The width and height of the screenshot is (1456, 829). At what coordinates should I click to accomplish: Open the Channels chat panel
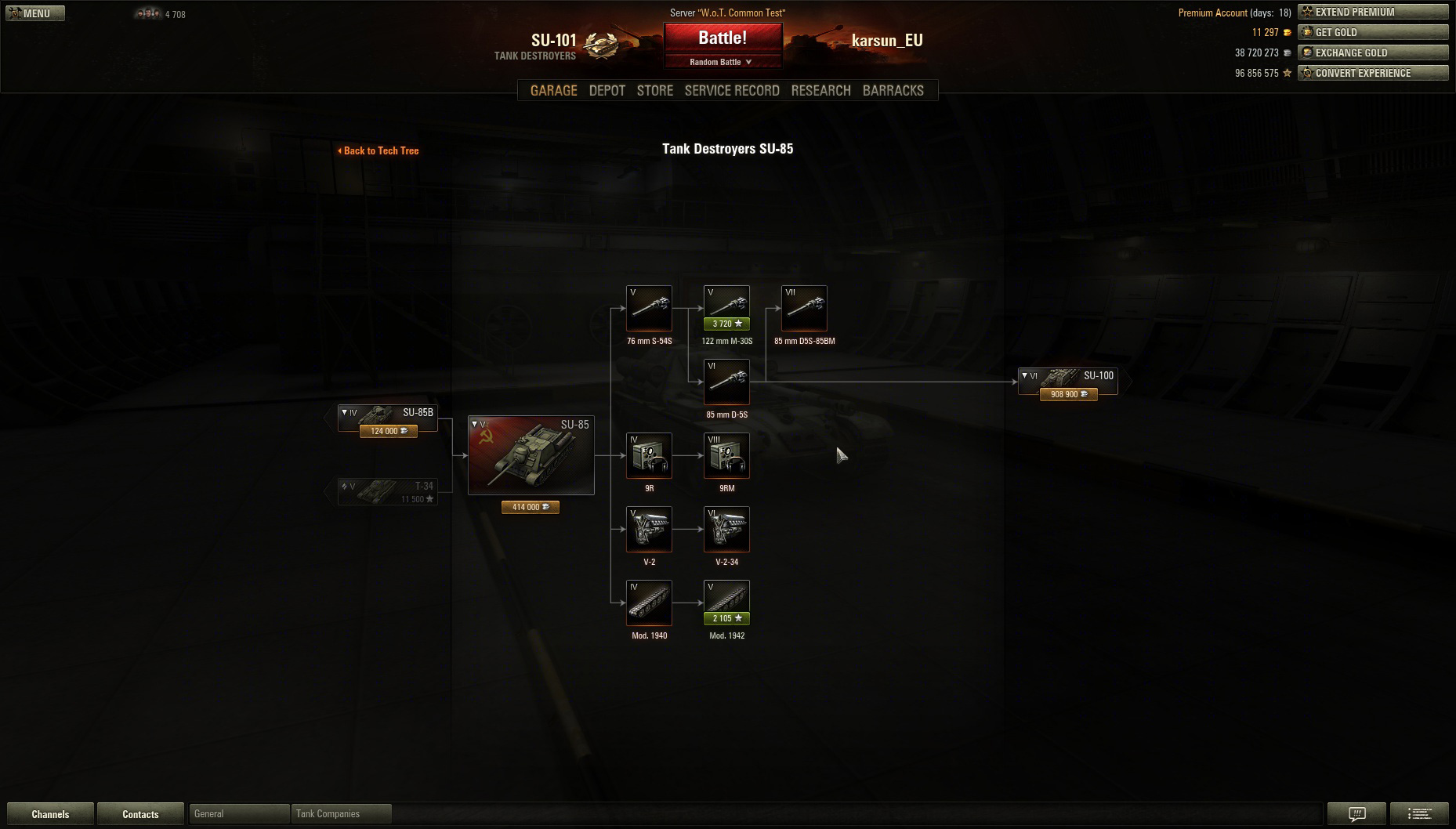click(50, 814)
